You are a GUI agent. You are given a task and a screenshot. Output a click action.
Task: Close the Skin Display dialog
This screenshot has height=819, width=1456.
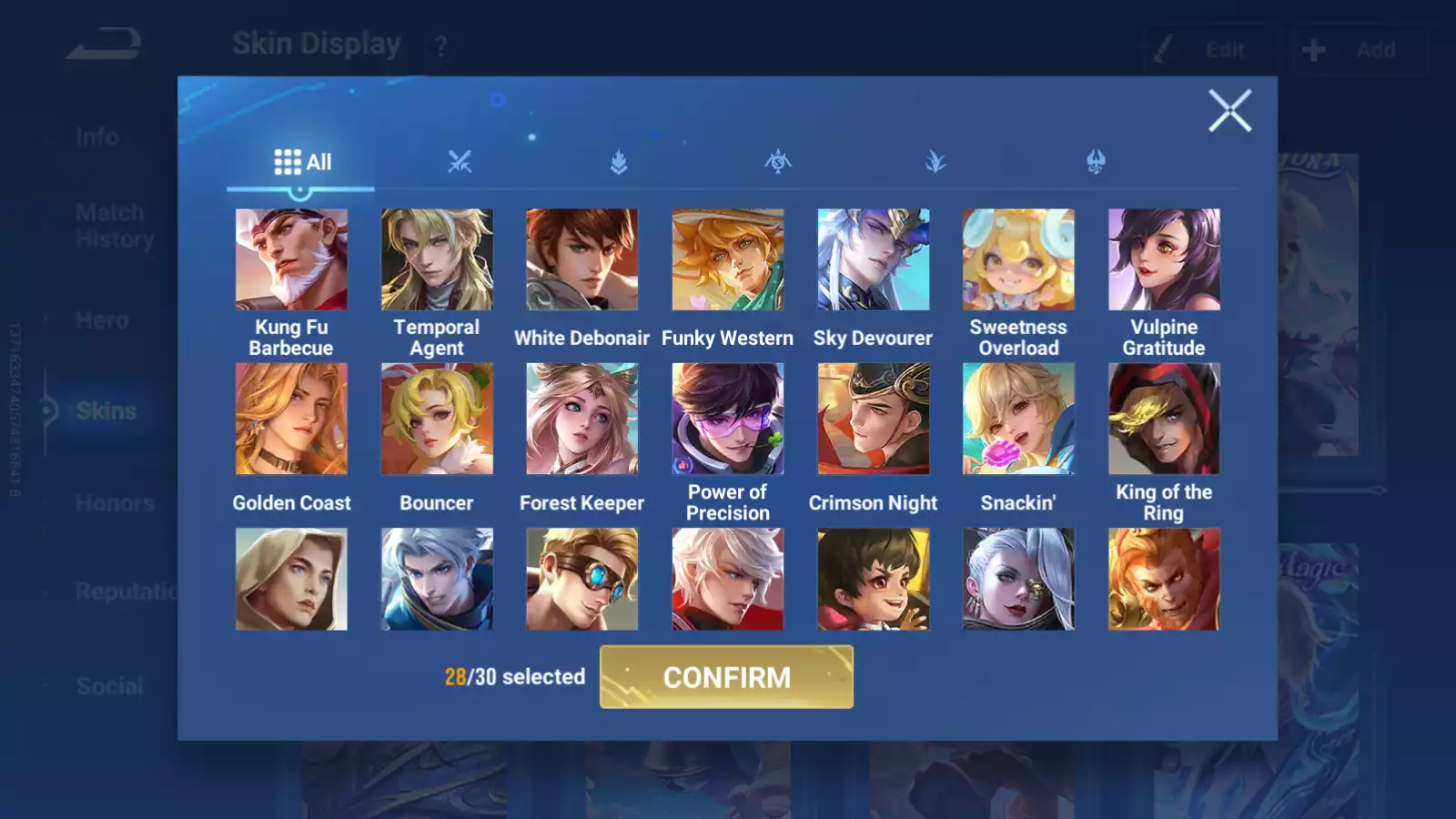(x=1230, y=111)
